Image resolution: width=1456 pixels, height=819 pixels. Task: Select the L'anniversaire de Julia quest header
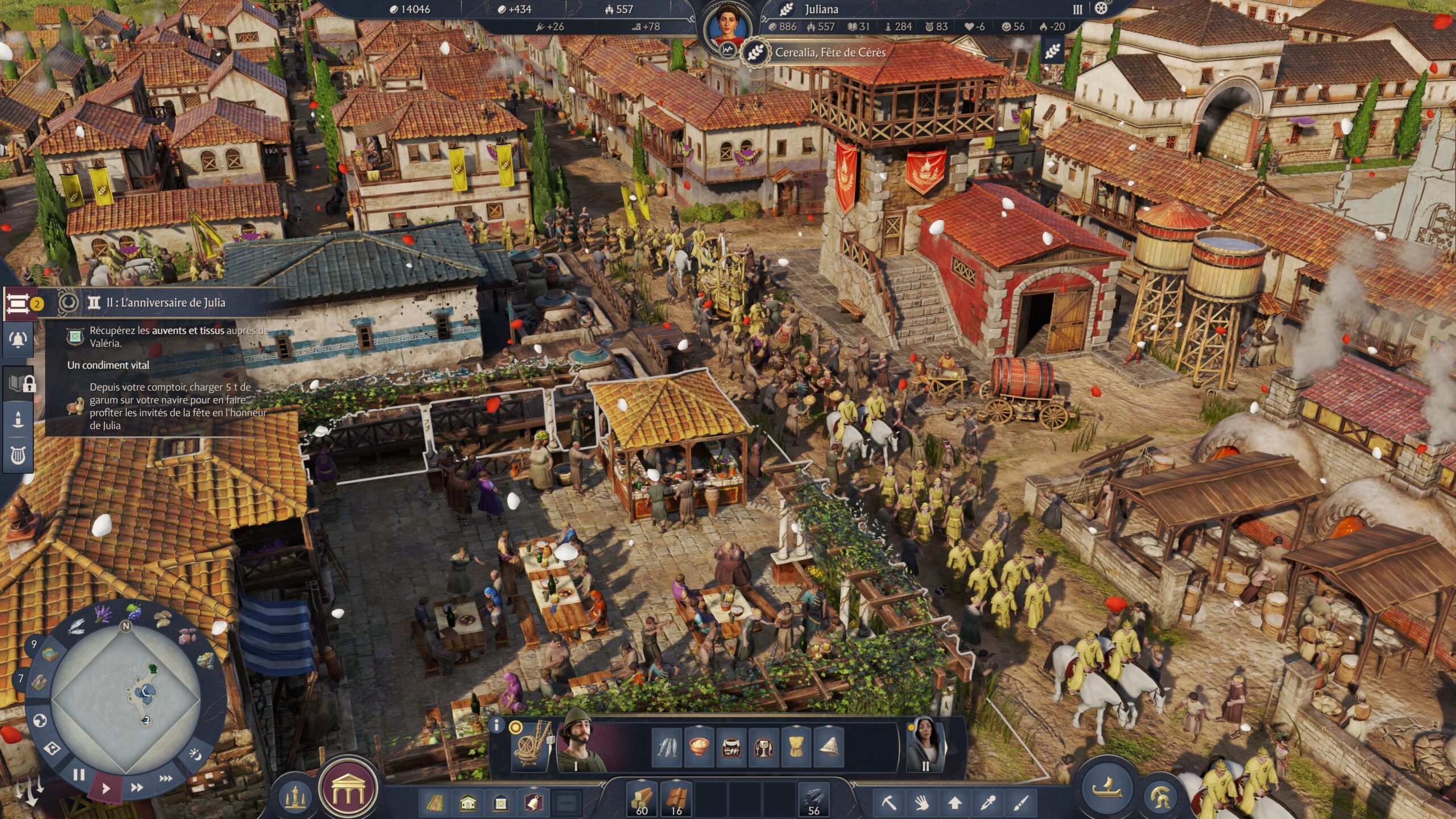pos(165,303)
